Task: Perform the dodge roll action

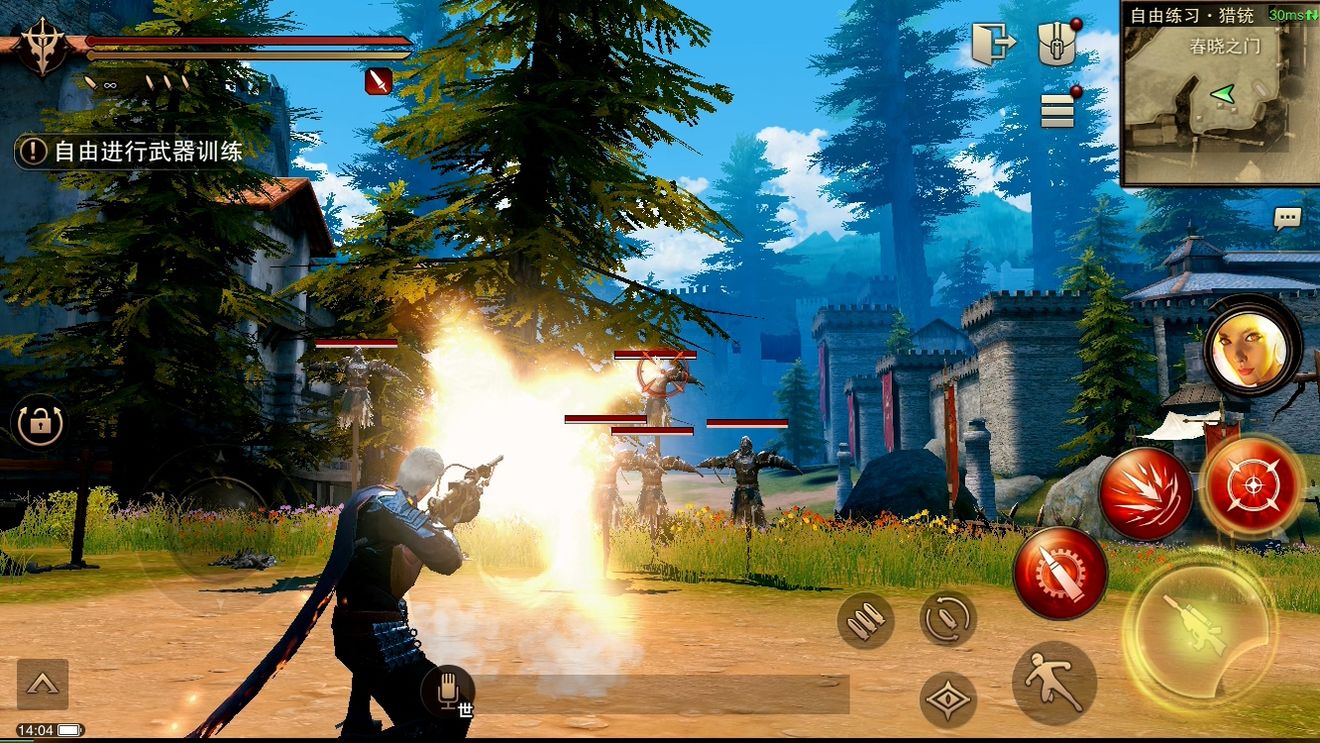Action: click(x=1054, y=683)
